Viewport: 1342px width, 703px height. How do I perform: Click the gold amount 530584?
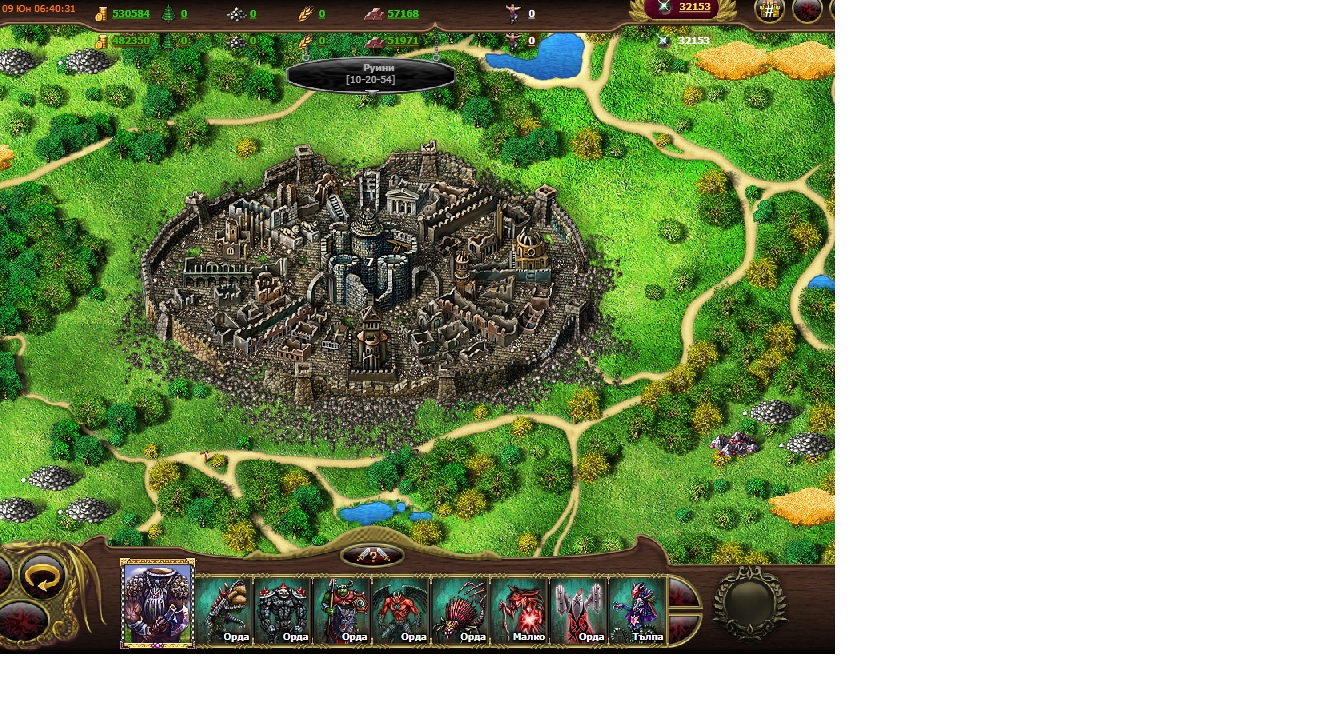[x=131, y=14]
